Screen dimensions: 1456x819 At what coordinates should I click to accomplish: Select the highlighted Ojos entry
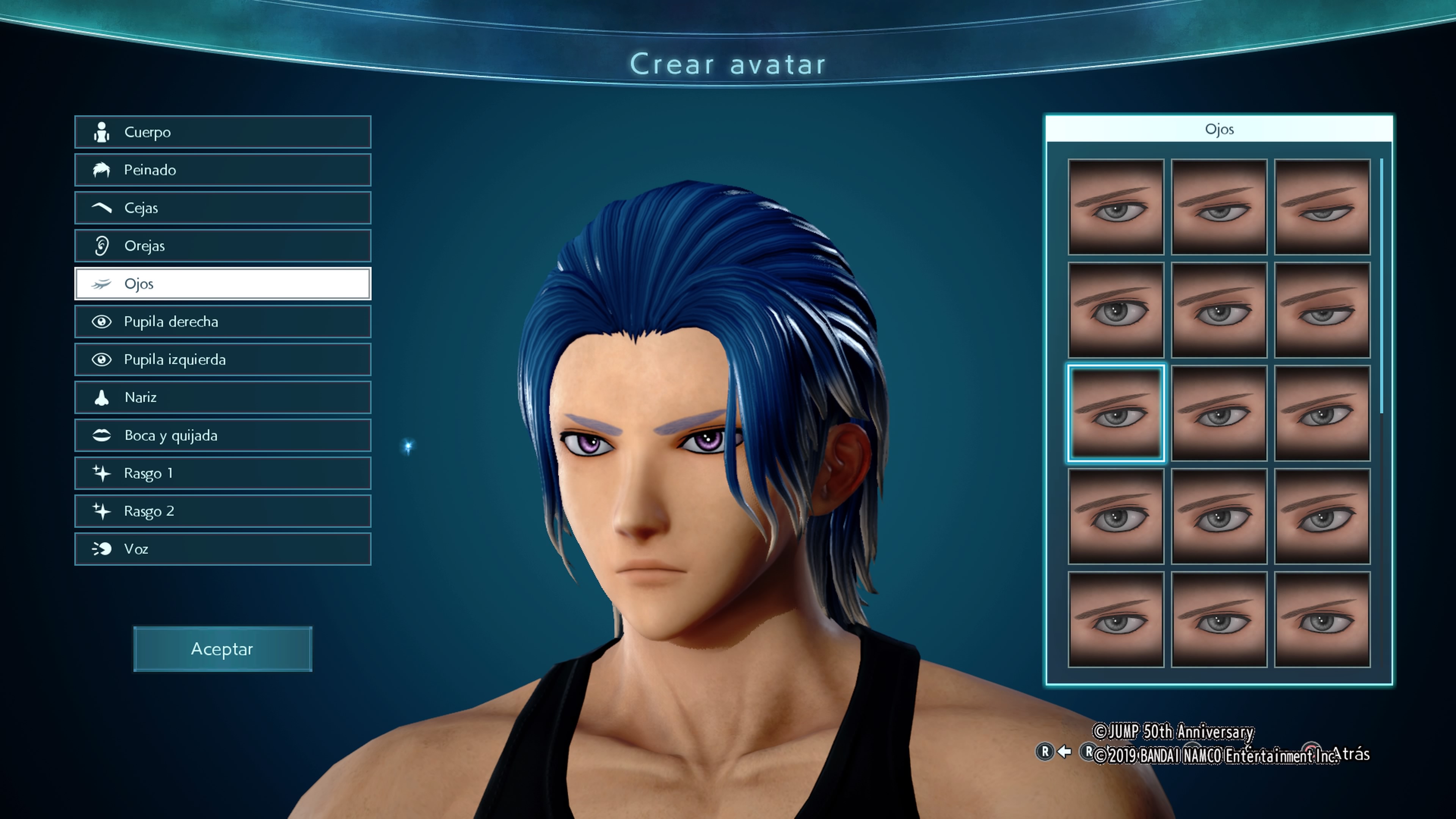click(x=222, y=284)
